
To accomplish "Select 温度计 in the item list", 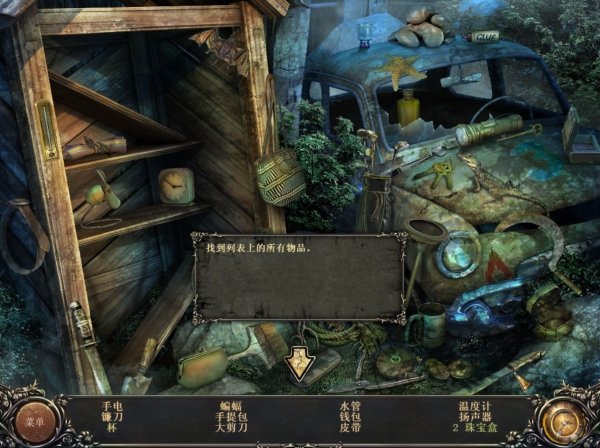I will (477, 406).
